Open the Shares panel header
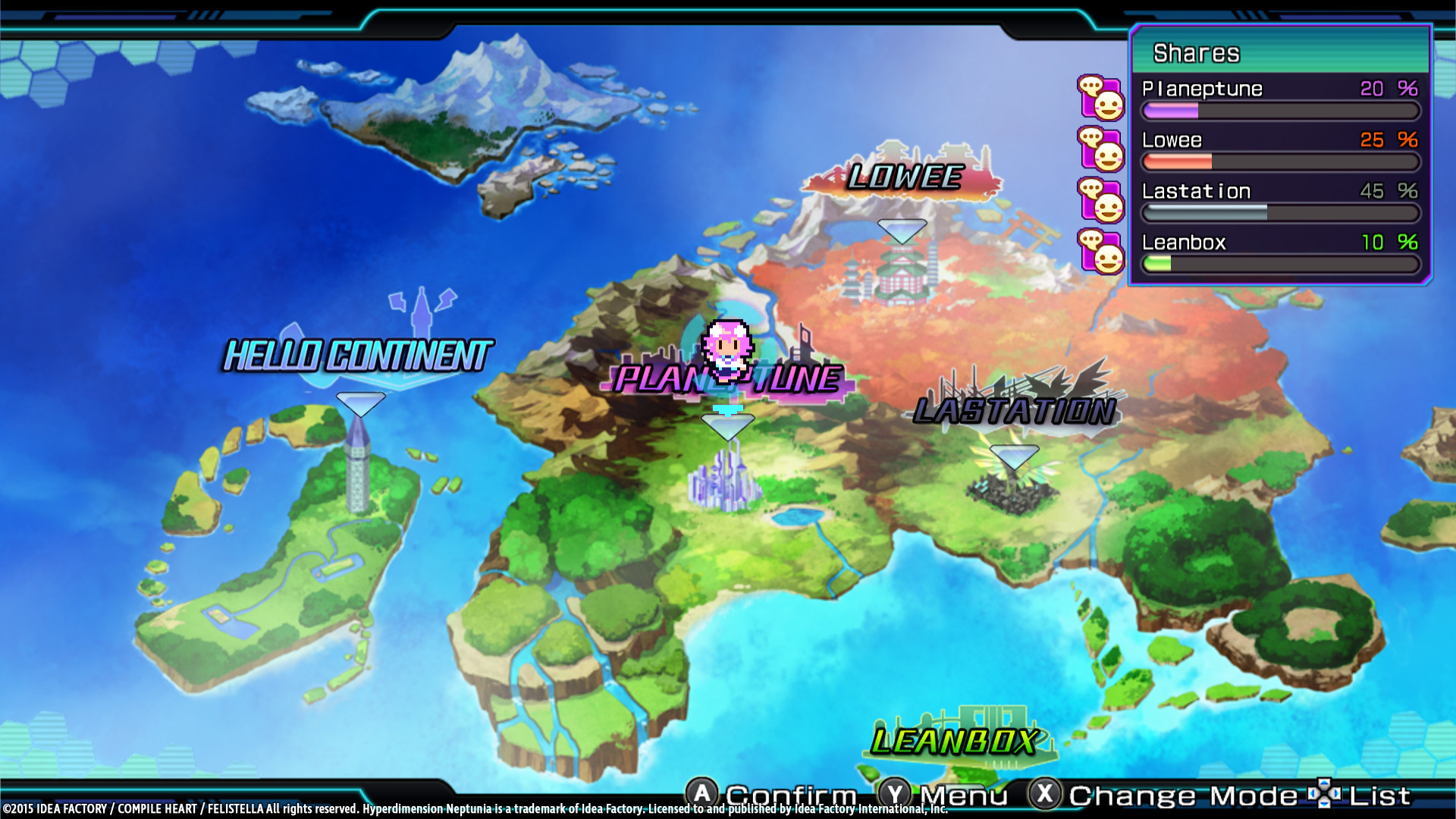The width and height of the screenshot is (1456, 819). click(1196, 52)
